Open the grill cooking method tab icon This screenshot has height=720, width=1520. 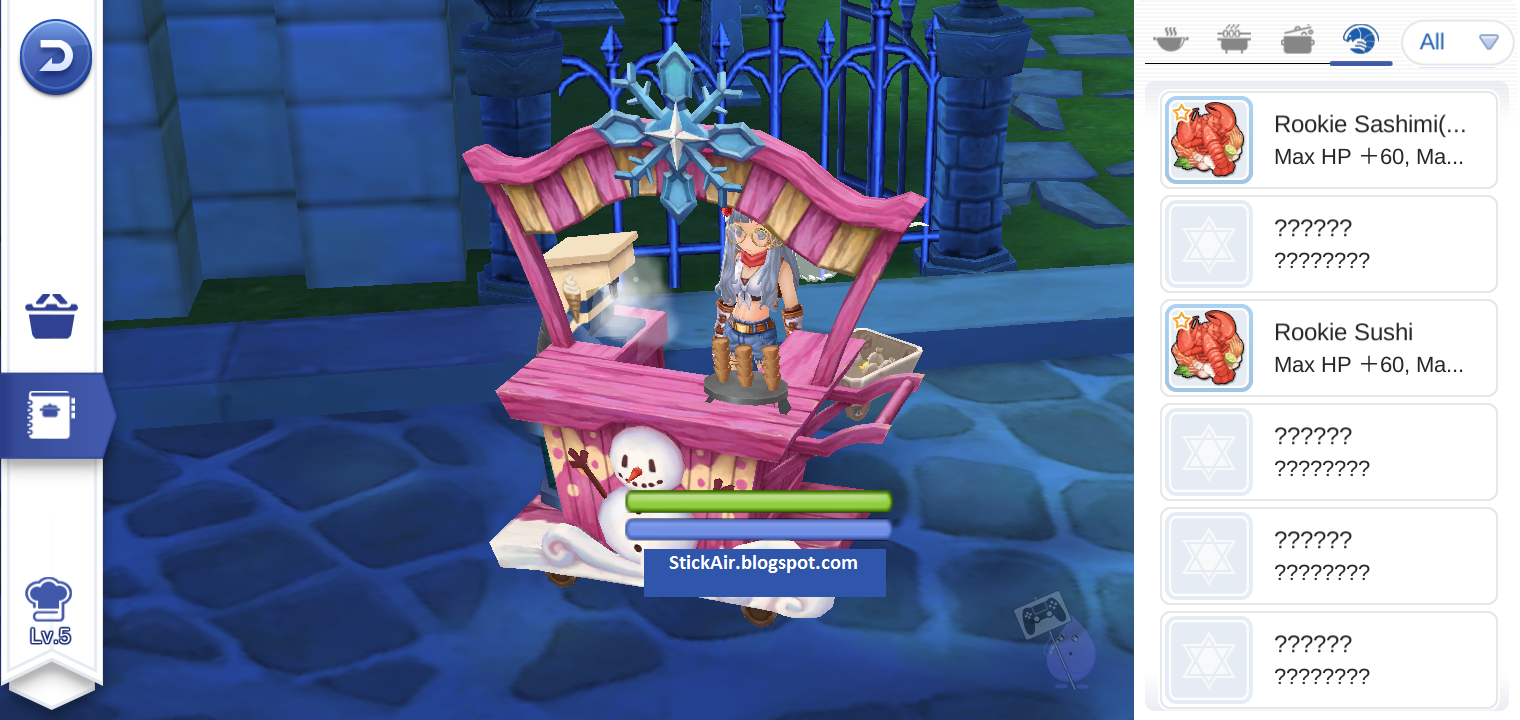click(x=1234, y=40)
